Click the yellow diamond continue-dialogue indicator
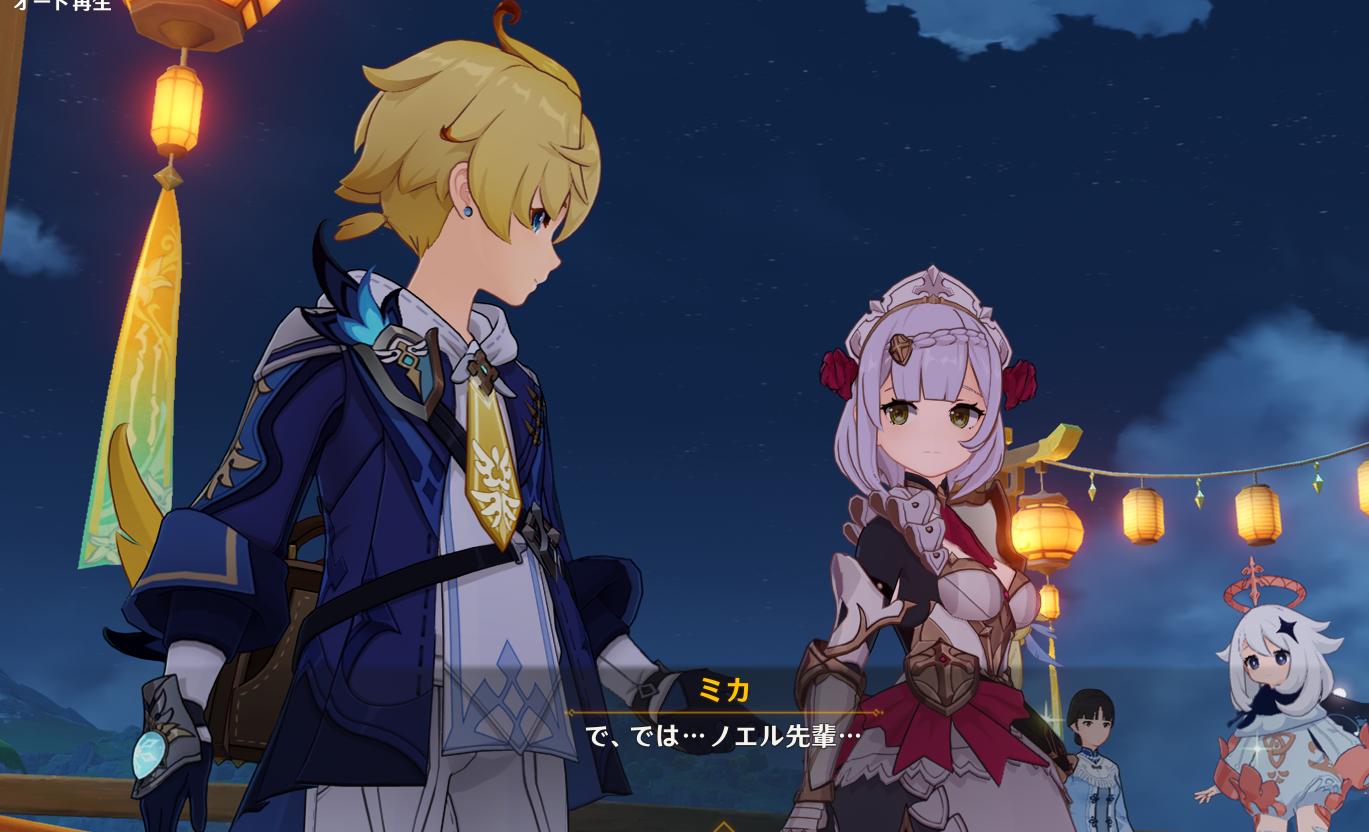Screen dimensions: 1369x832 tap(723, 826)
